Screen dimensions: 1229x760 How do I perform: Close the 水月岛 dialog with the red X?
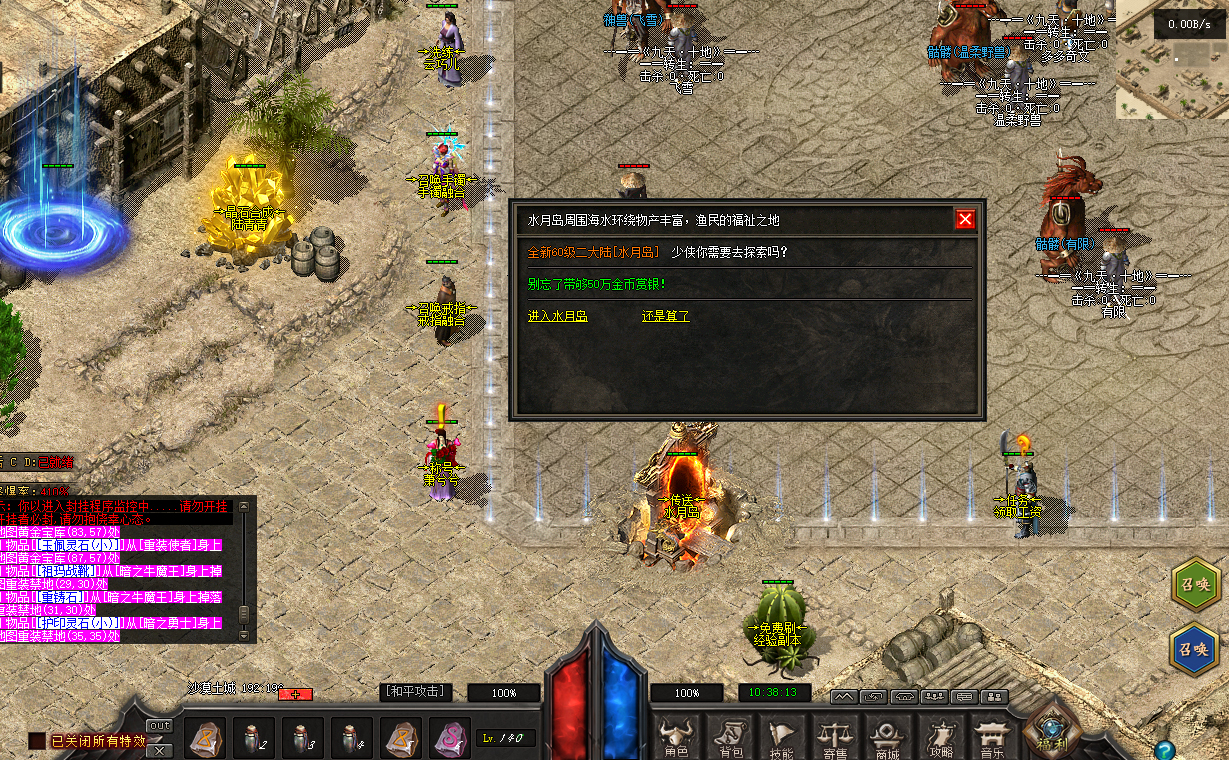(x=965, y=220)
